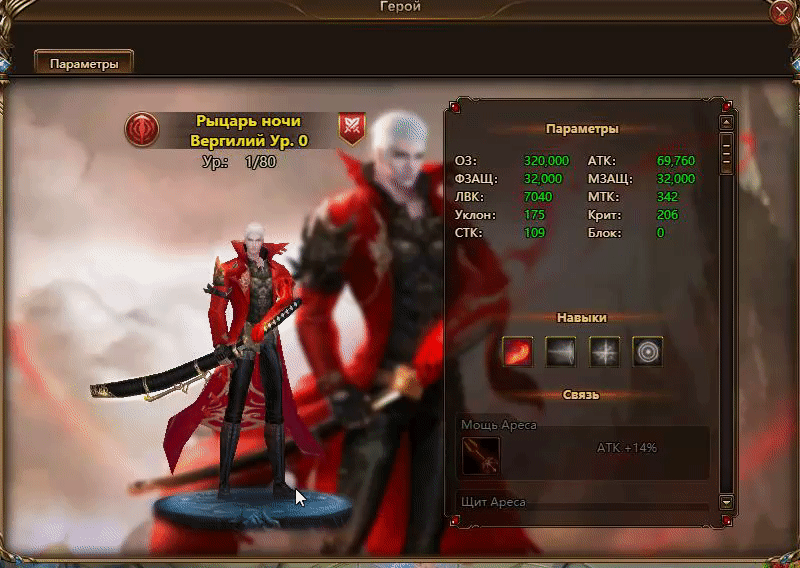Select the grey horizontal blade skill icon
The width and height of the screenshot is (800, 568).
tap(561, 351)
